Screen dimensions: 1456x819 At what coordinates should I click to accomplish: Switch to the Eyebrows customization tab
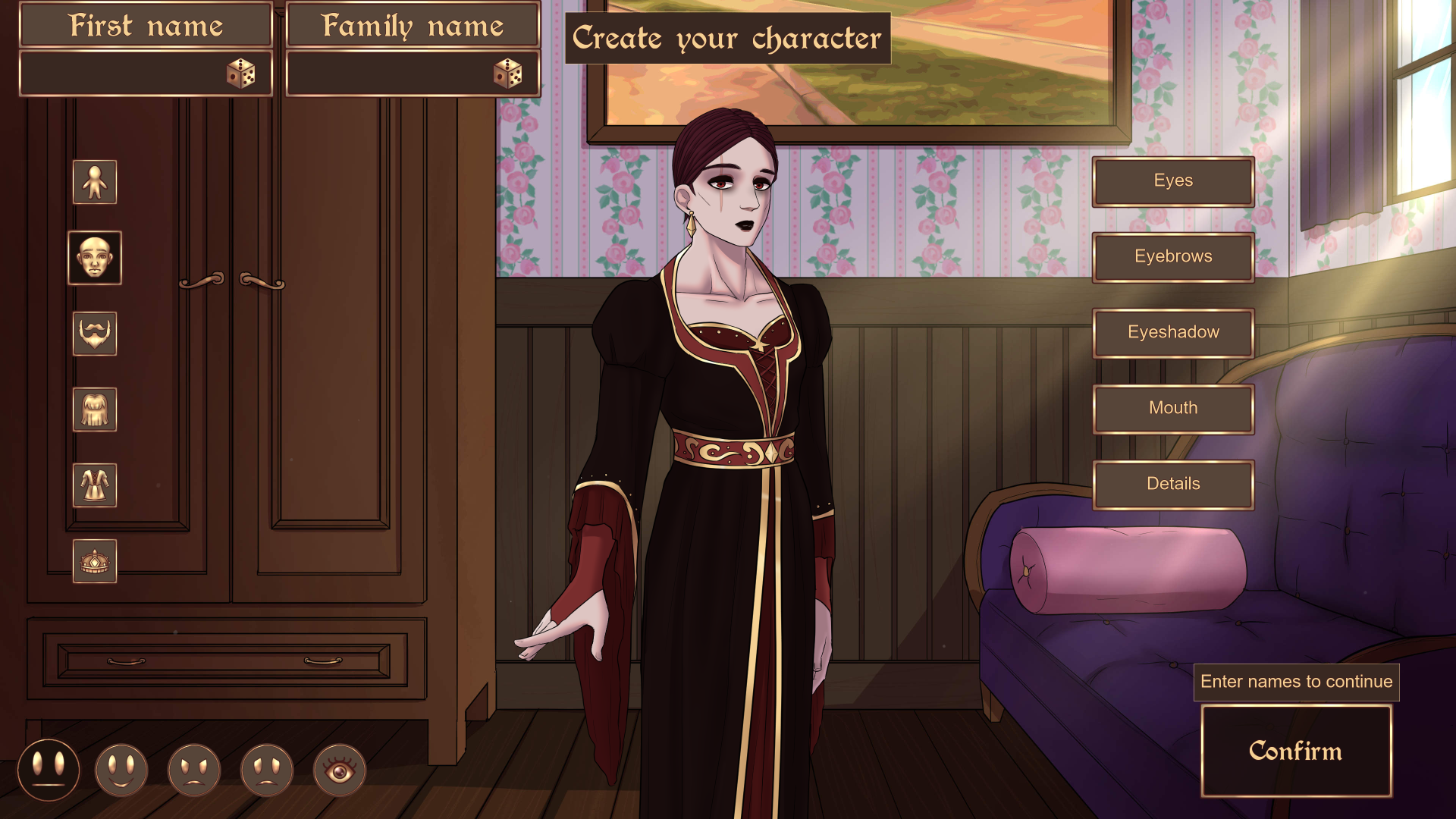pos(1172,256)
